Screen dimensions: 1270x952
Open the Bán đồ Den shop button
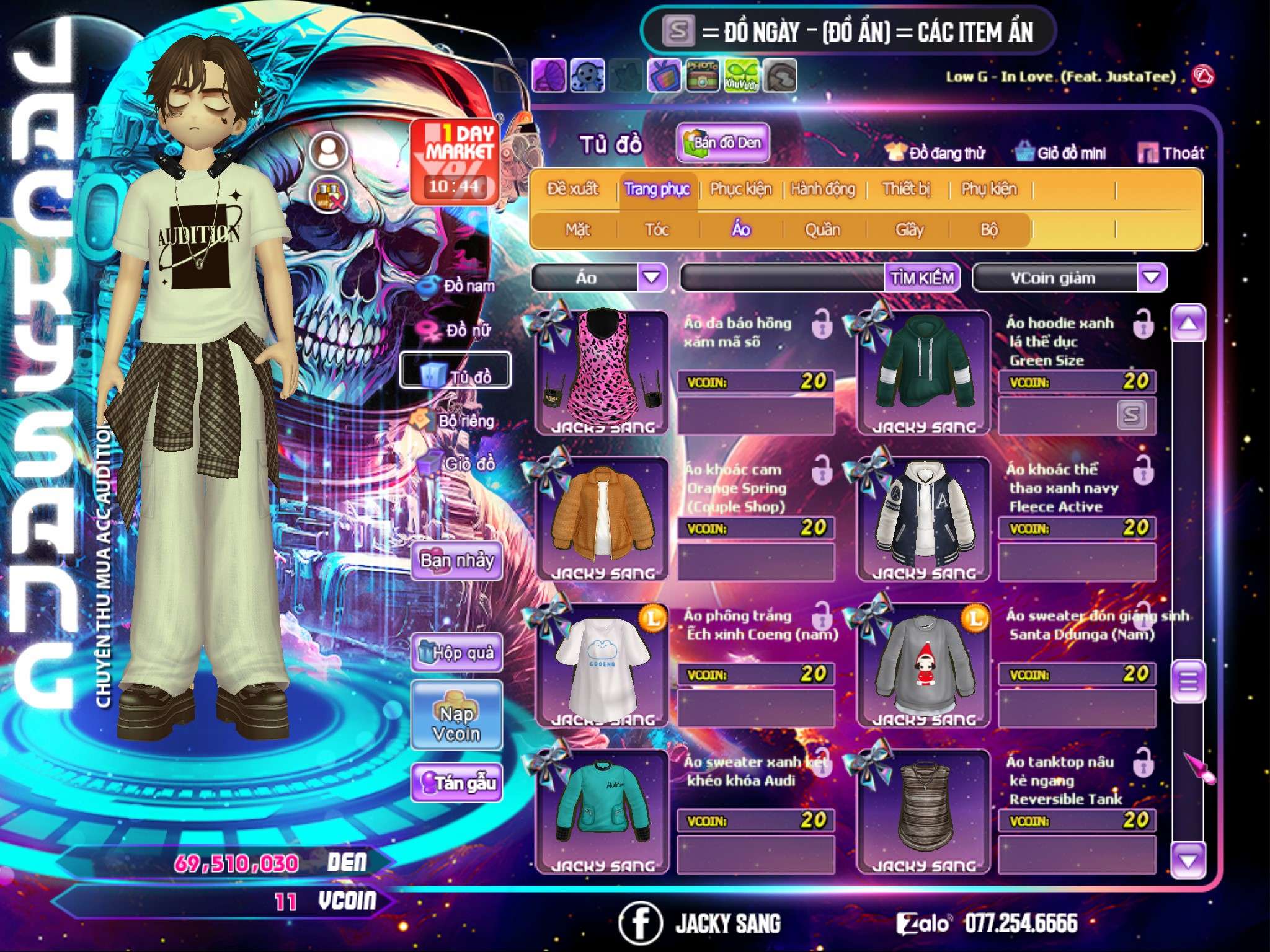[723, 143]
